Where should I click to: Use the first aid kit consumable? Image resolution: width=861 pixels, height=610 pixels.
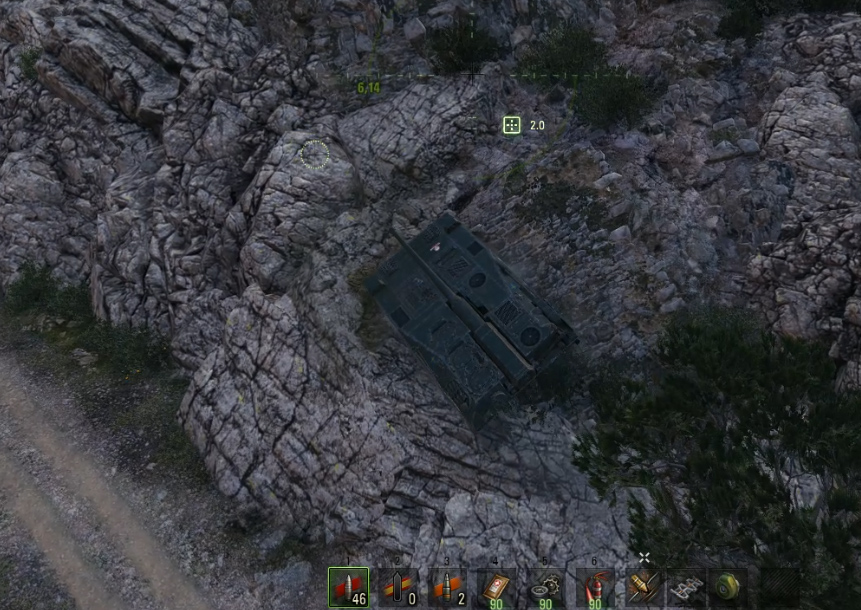coord(497,587)
